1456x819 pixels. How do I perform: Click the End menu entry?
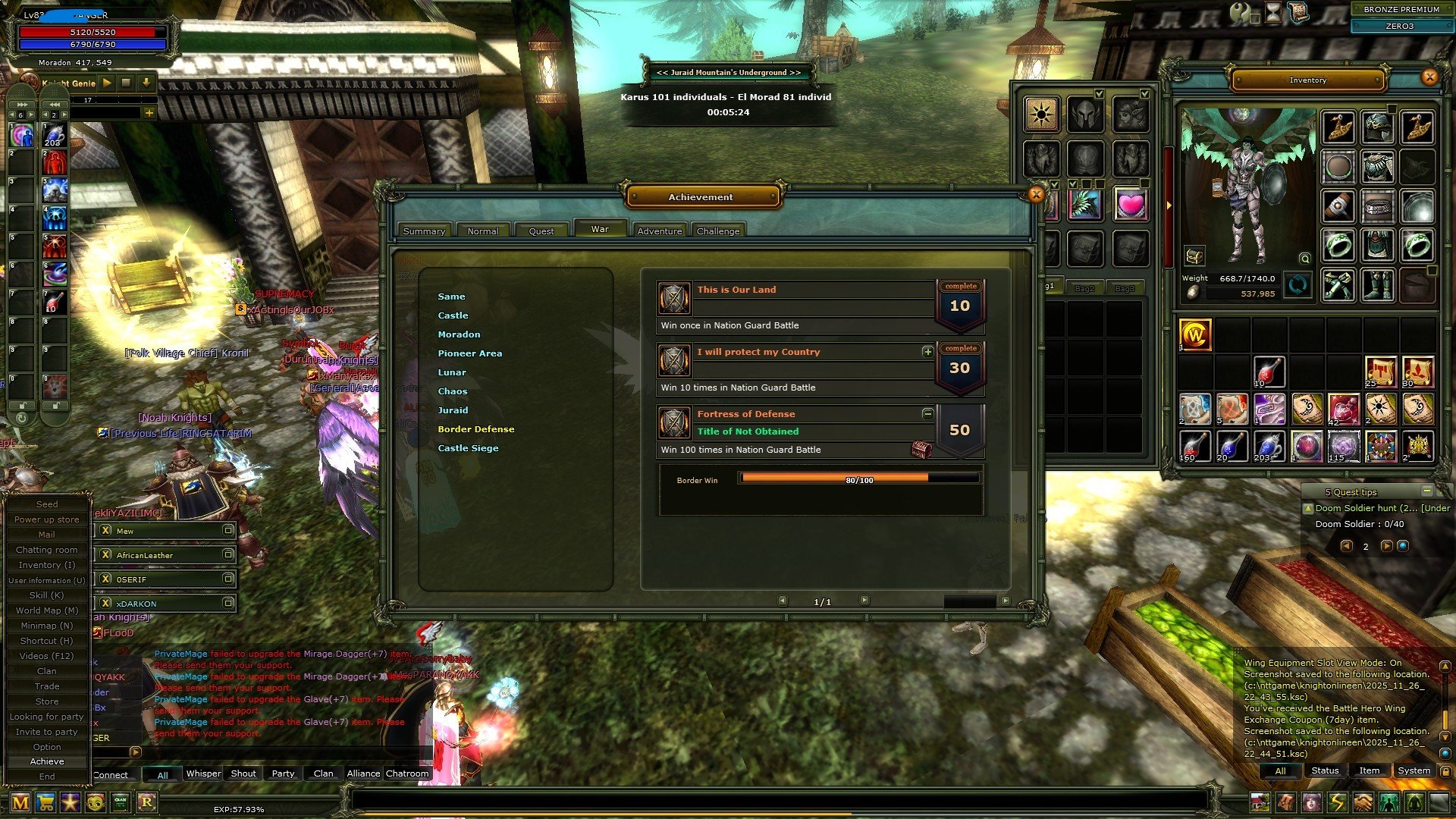[47, 777]
